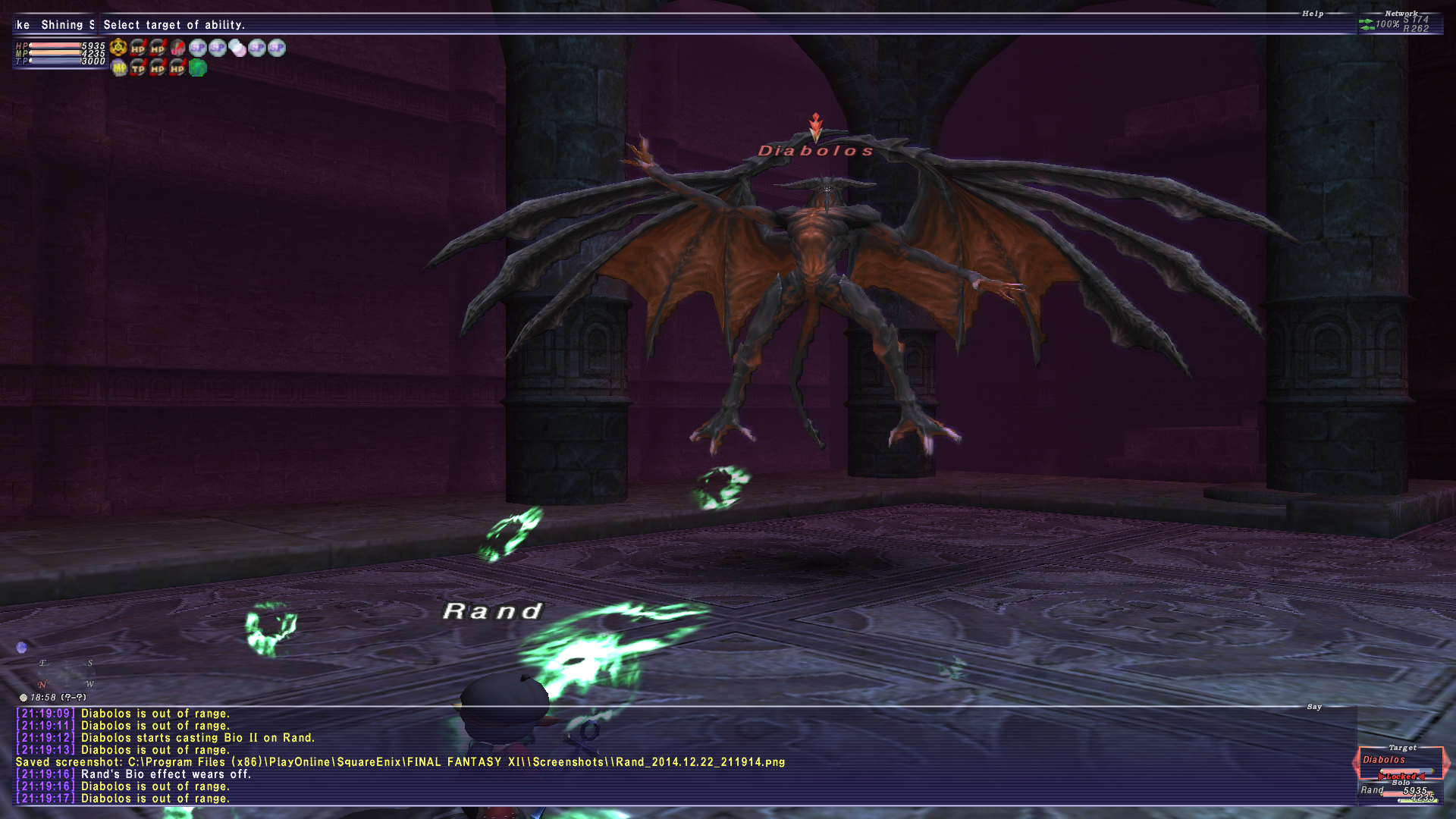
Task: Select Diabolos in the Target box
Action: click(1384, 760)
